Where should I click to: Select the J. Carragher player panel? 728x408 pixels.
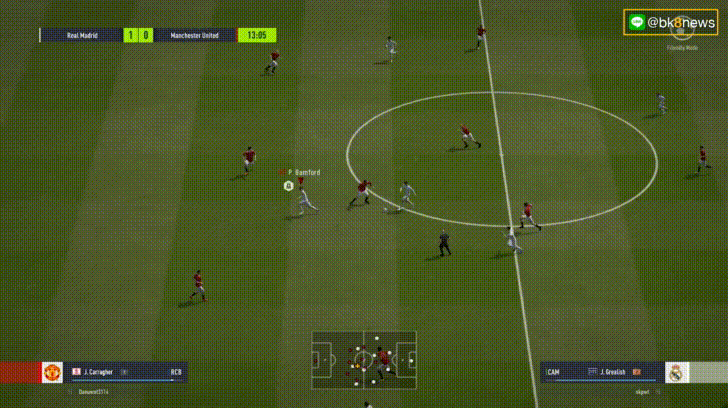click(126, 373)
